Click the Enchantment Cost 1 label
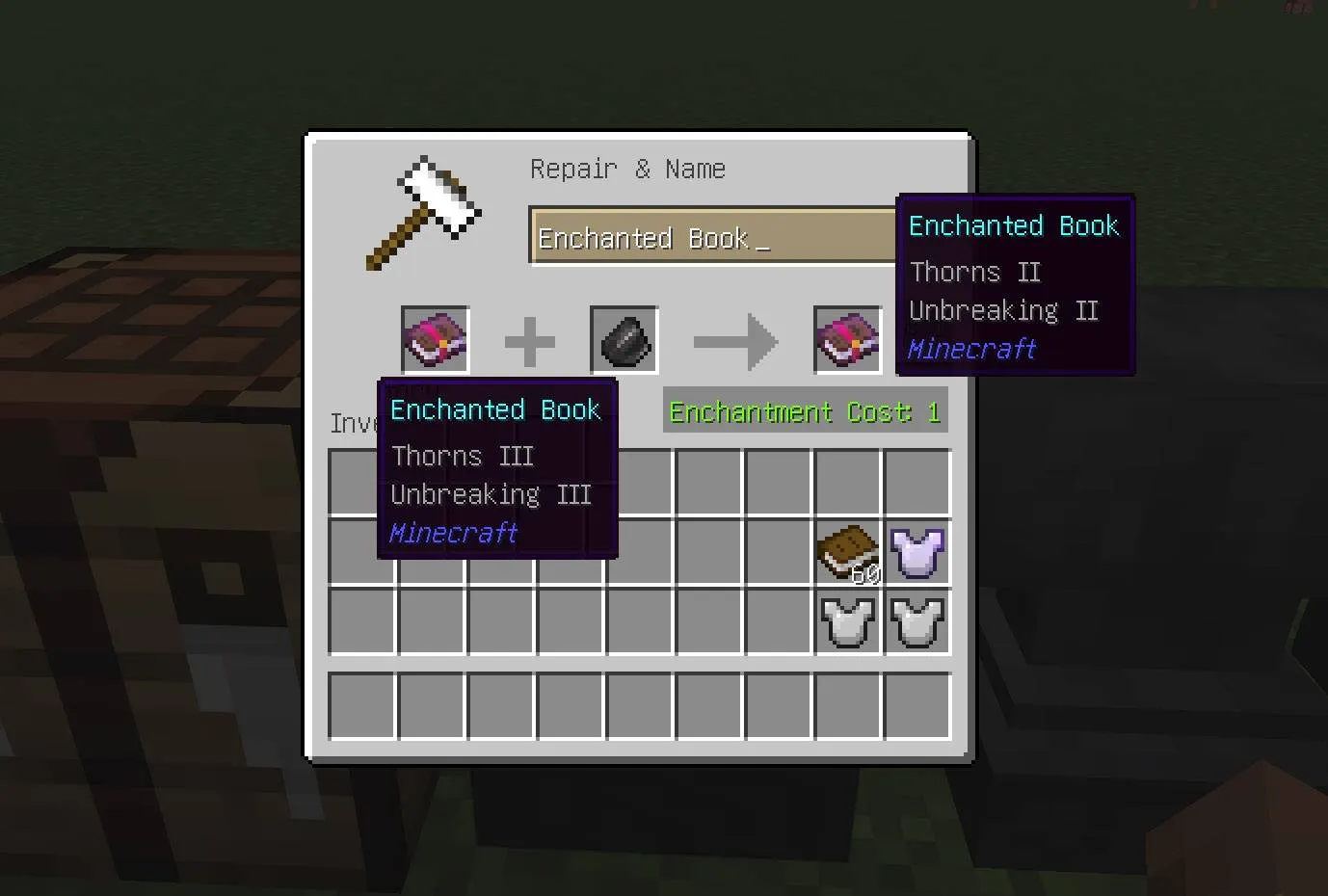1328x896 pixels. pyautogui.click(x=805, y=411)
